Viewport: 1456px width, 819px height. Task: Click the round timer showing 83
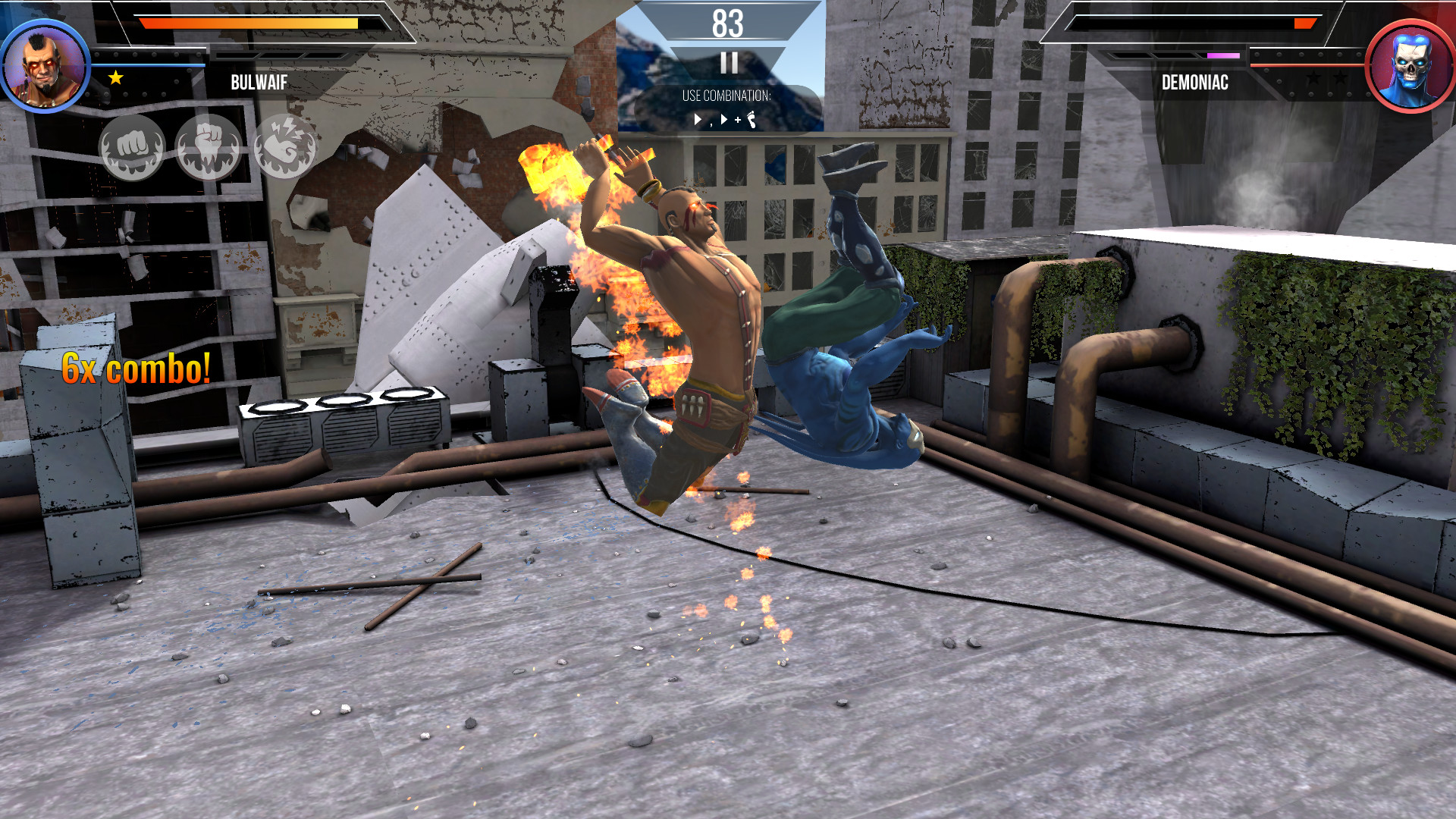[727, 23]
